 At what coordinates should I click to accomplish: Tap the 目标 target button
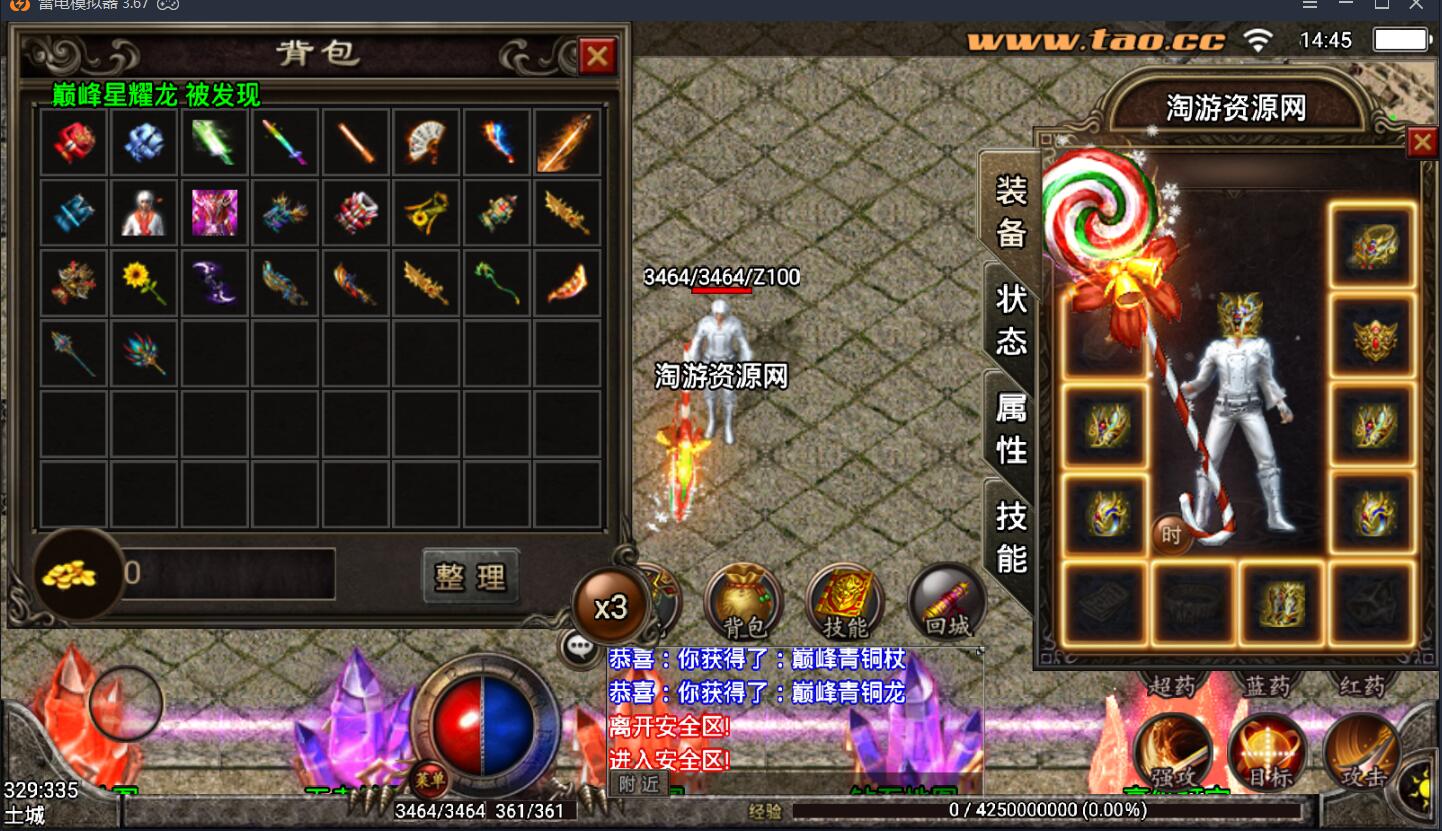tap(1268, 751)
